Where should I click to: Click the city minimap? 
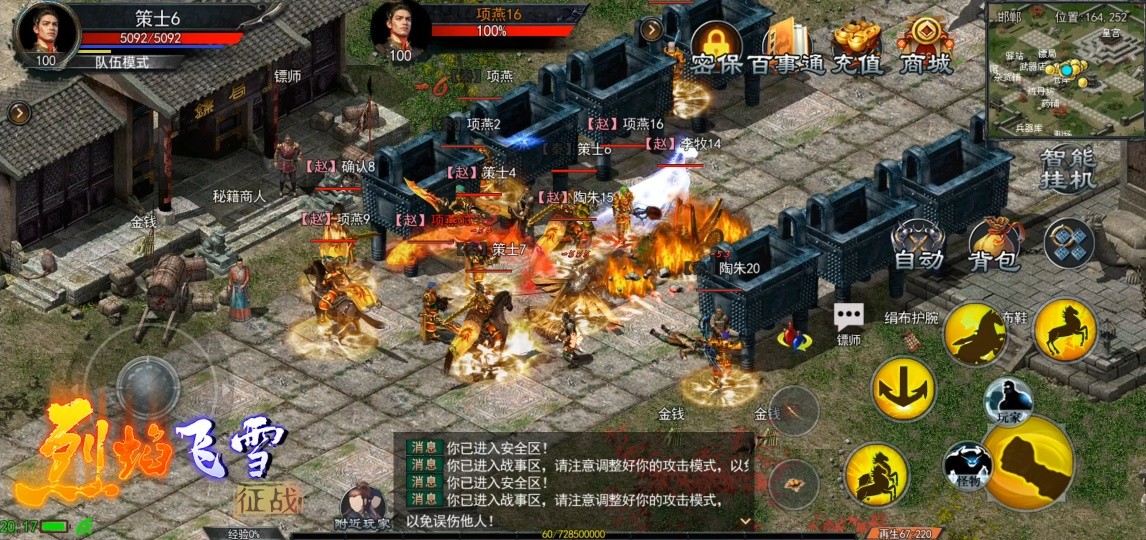tap(1064, 72)
